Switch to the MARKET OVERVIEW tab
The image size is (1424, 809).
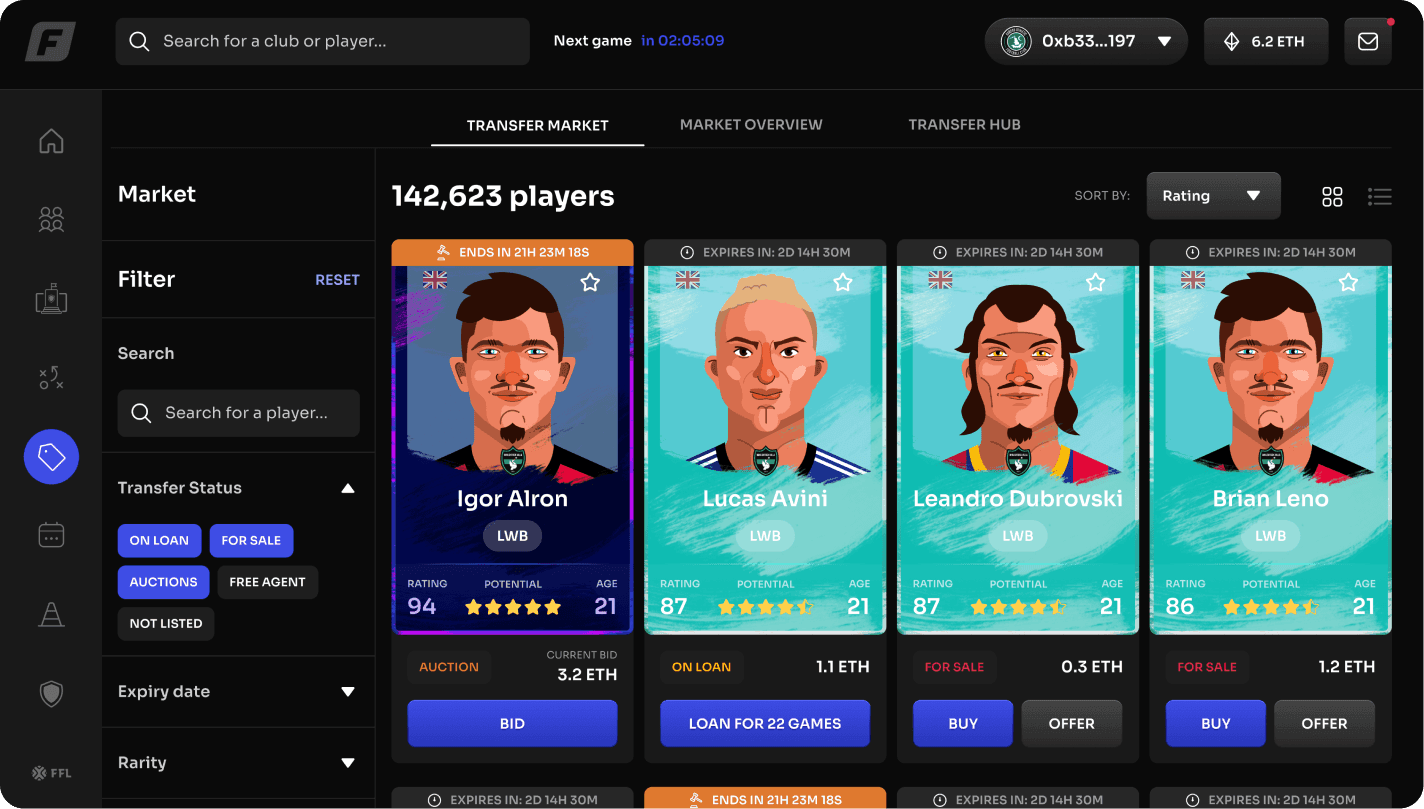[x=751, y=124]
